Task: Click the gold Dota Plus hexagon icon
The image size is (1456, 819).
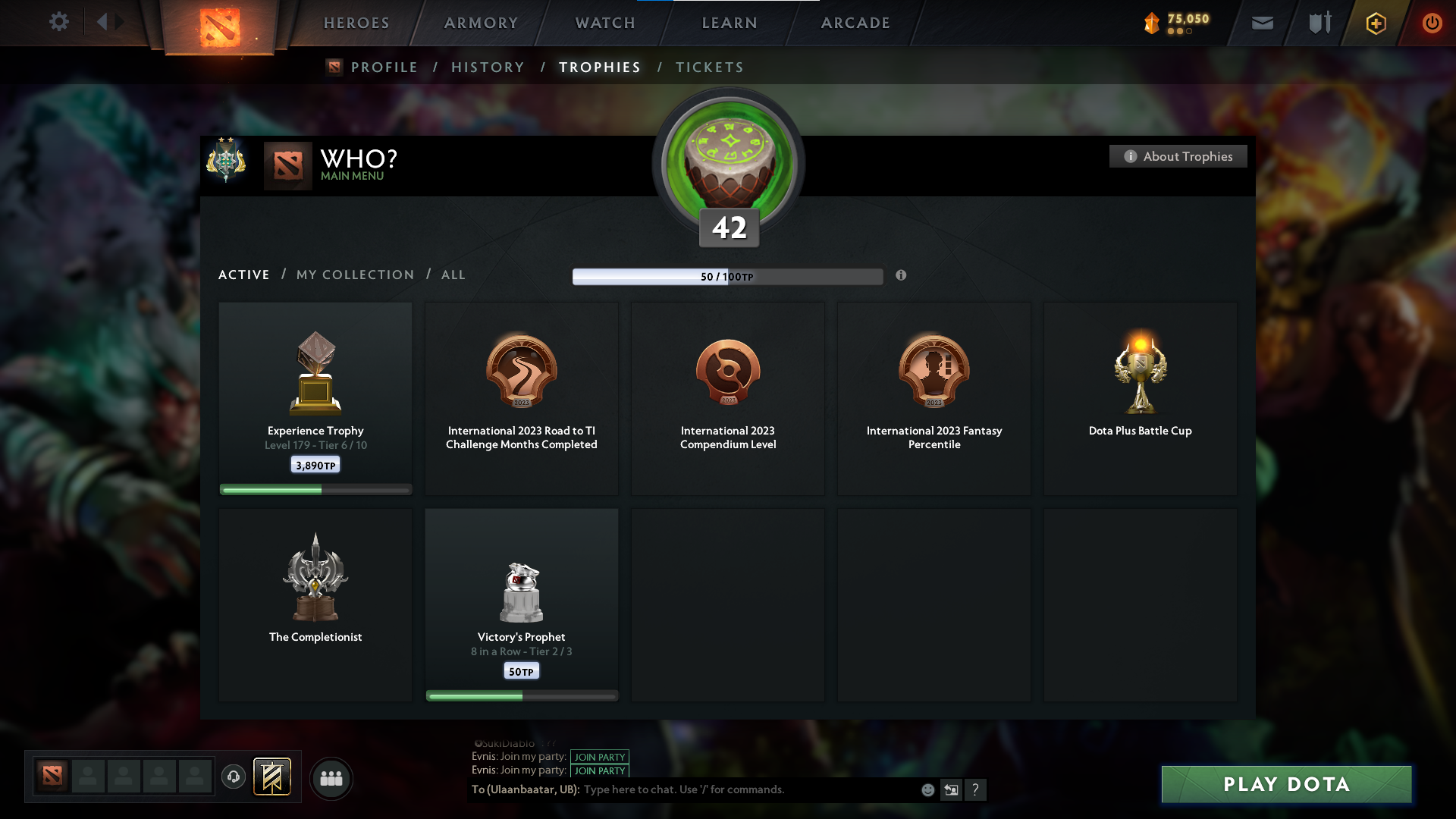Action: (1375, 23)
